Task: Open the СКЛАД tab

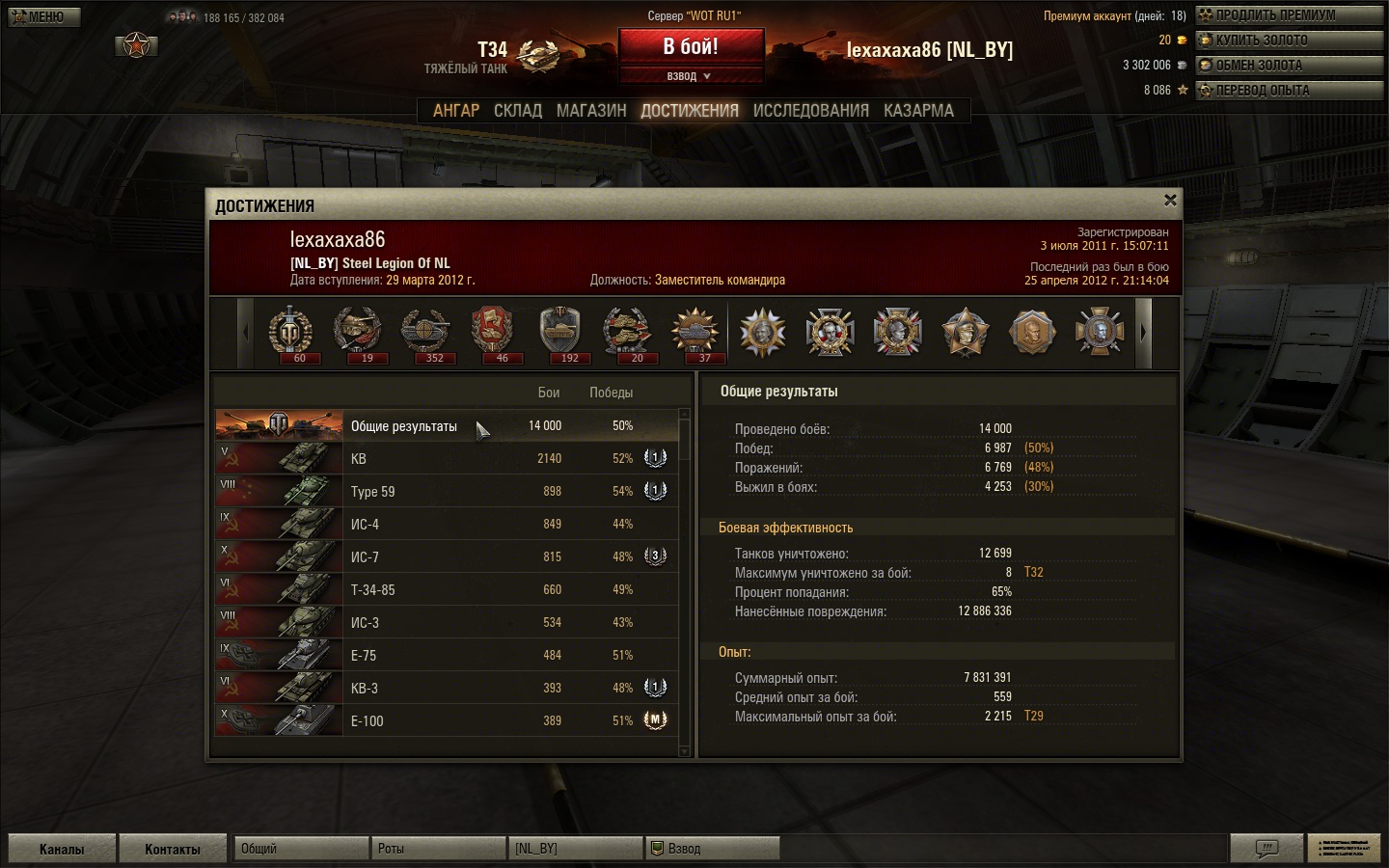Action: pos(518,111)
